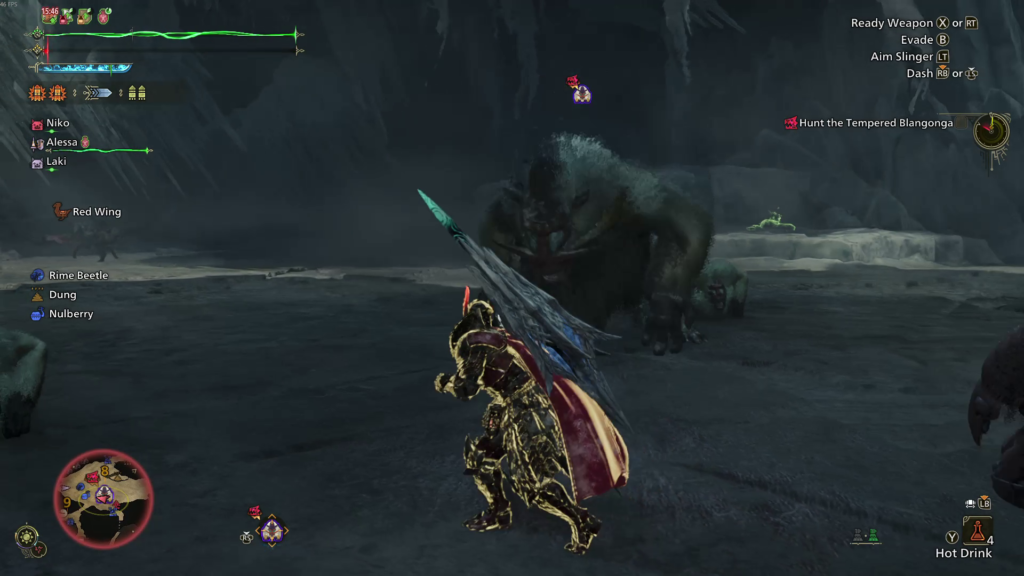Select party member Alessa
Screen dimensions: 1024x576
click(62, 142)
